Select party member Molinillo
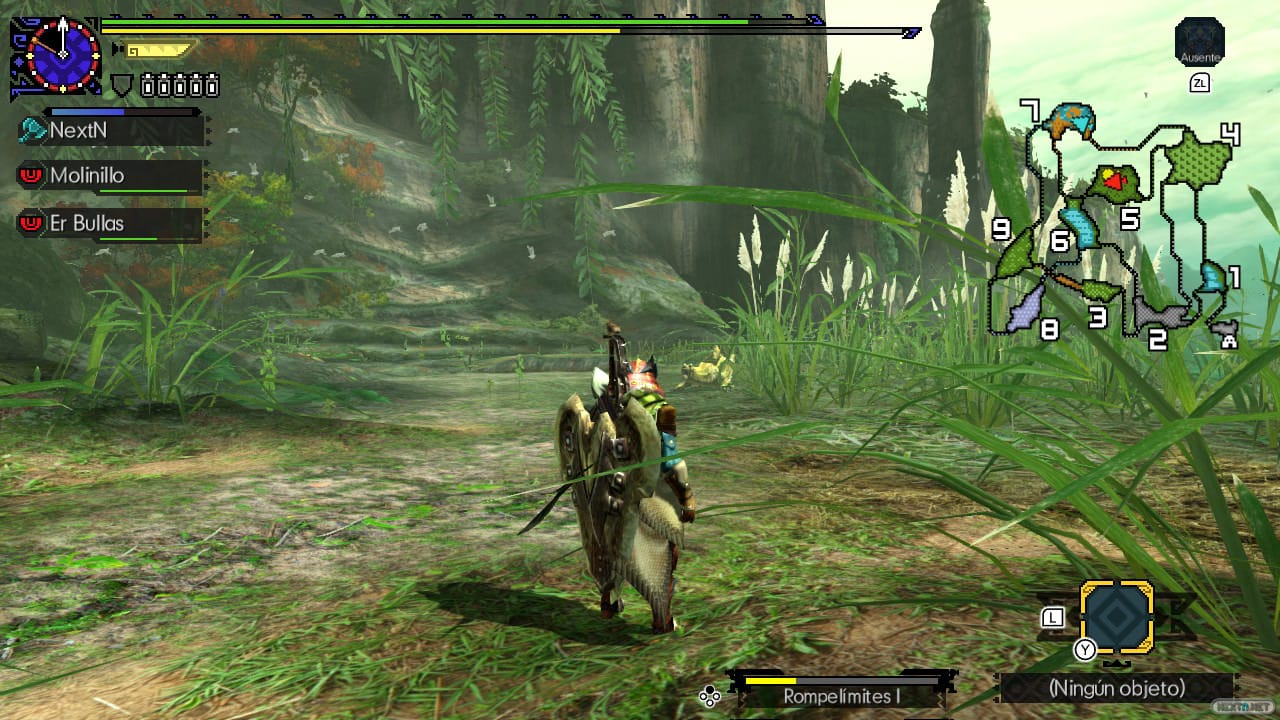Viewport: 1280px width, 720px height. [x=110, y=176]
